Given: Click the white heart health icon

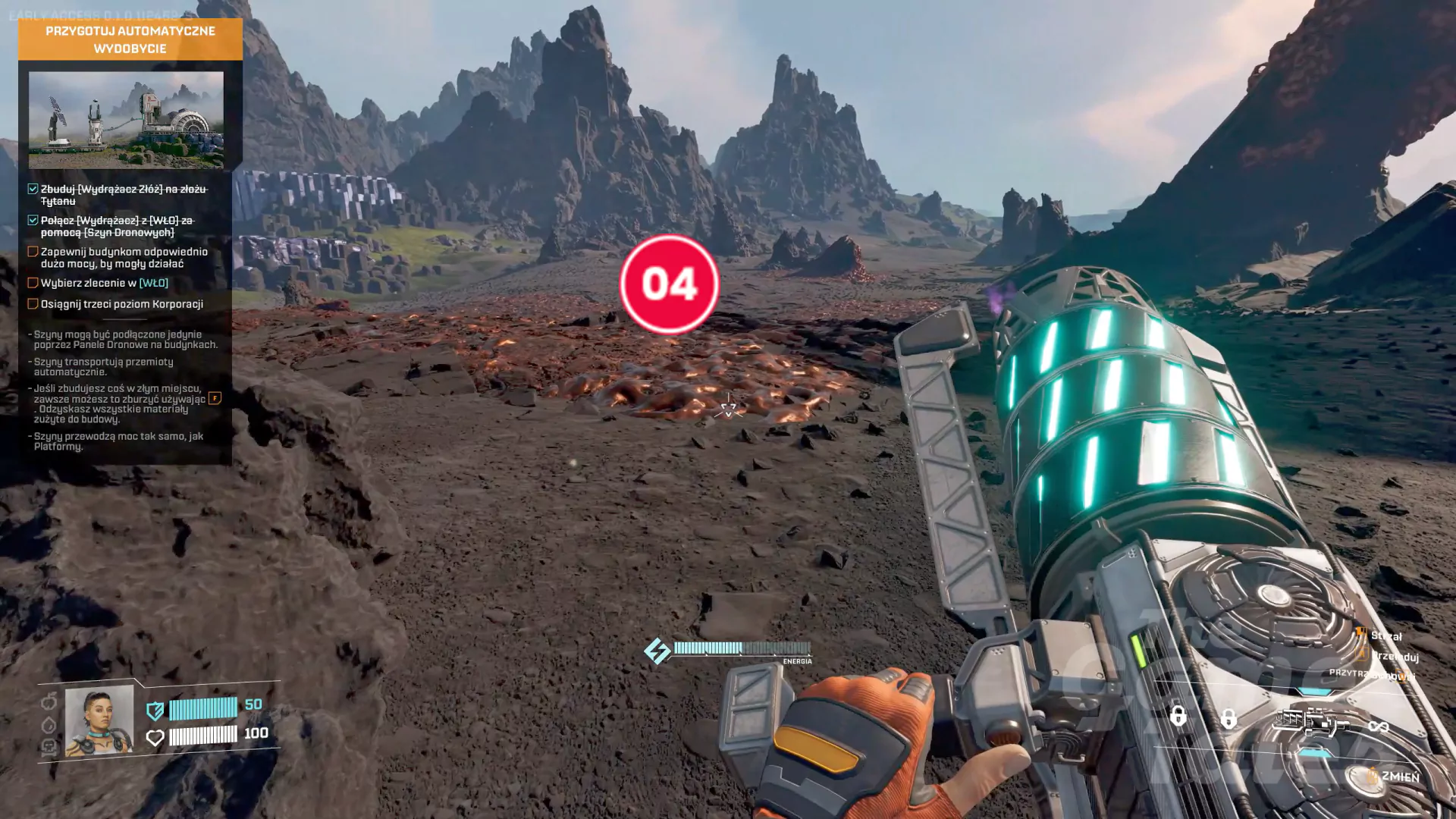Looking at the screenshot, I should point(155,737).
